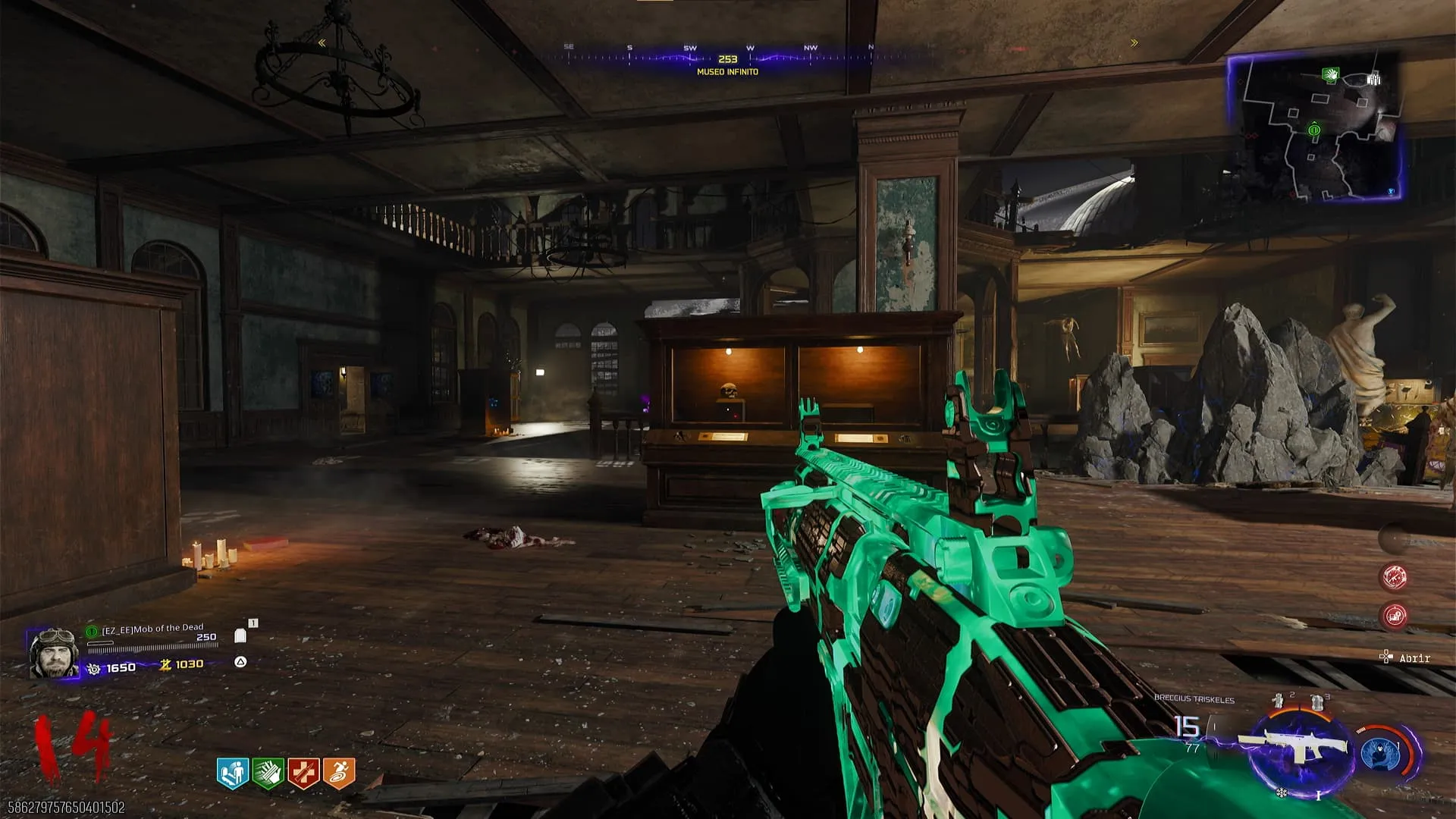Choose the red cross-and-bullet perk icon
1456x819 pixels.
(303, 773)
